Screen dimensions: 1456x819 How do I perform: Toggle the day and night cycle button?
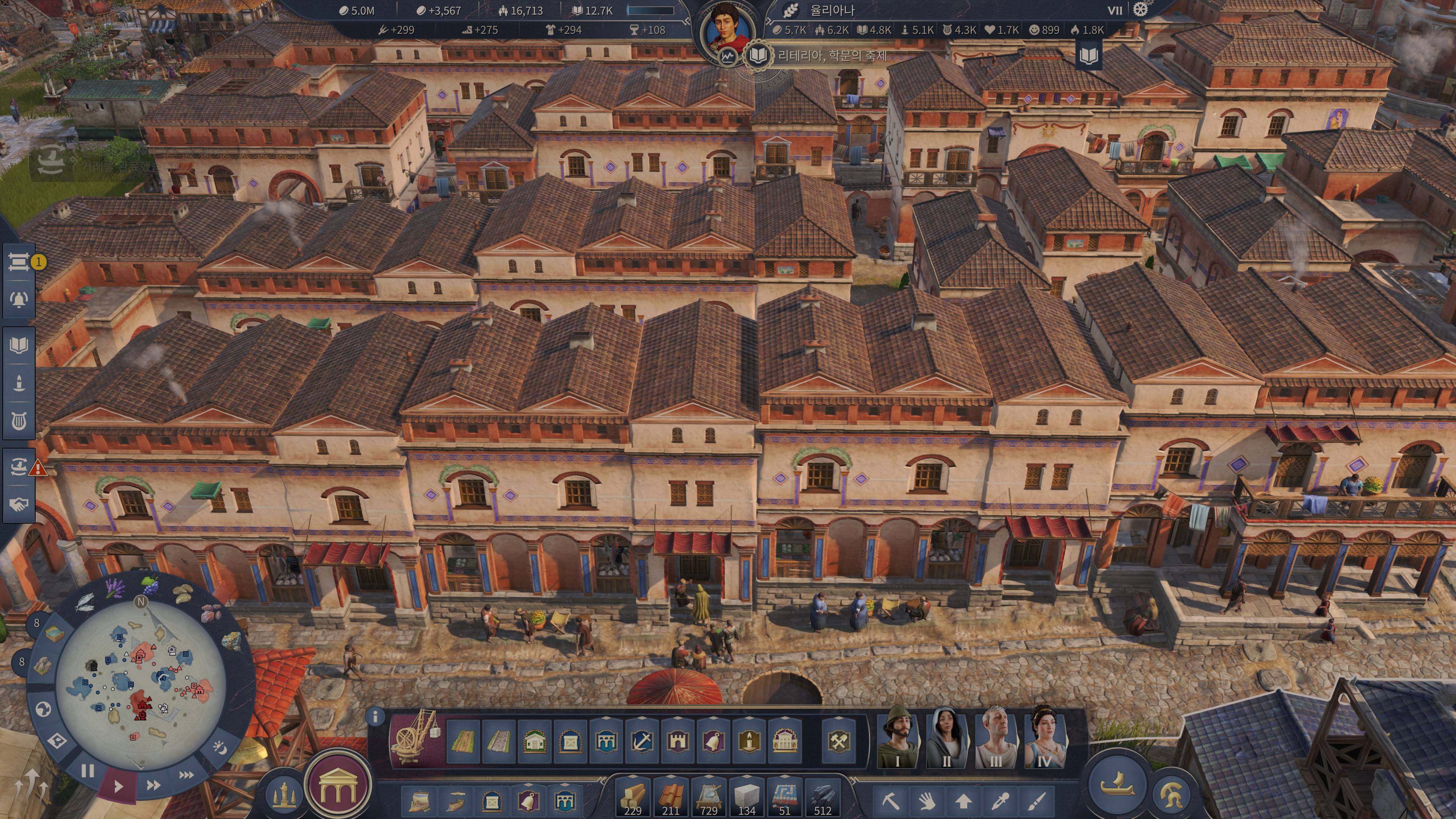(219, 748)
